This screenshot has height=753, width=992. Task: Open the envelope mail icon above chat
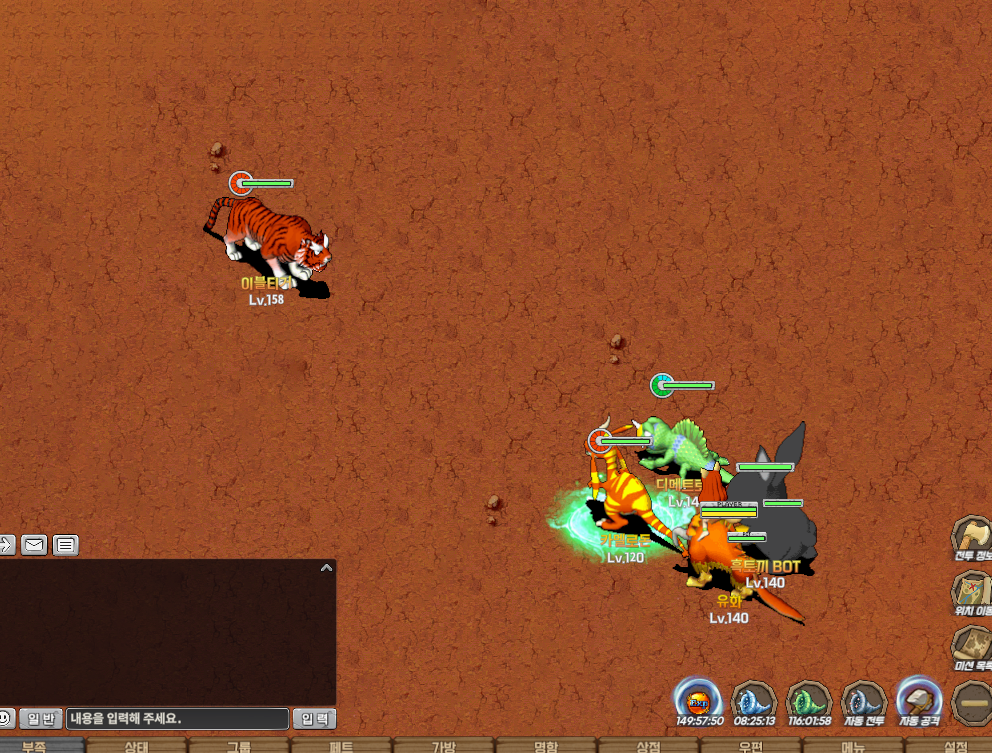pyautogui.click(x=34, y=545)
